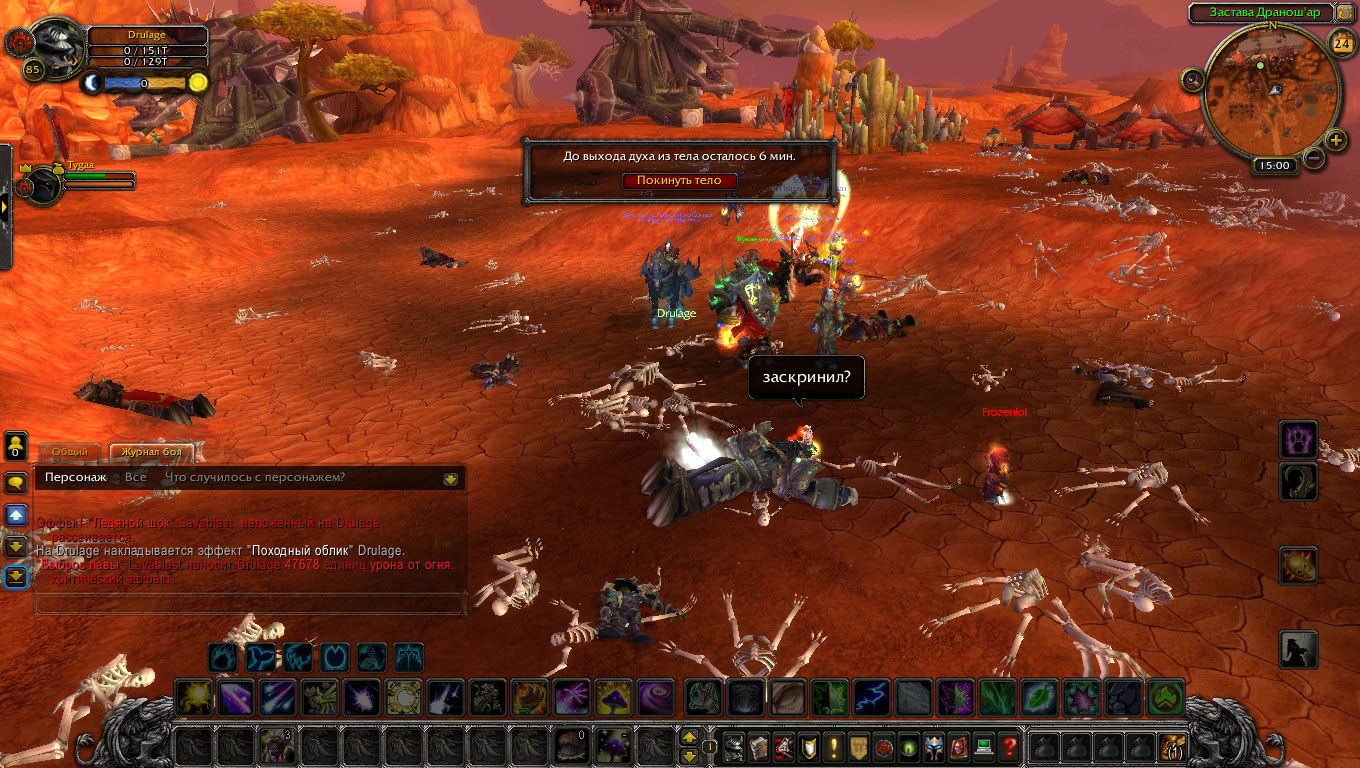Use the green leaf ability icon

point(1039,697)
